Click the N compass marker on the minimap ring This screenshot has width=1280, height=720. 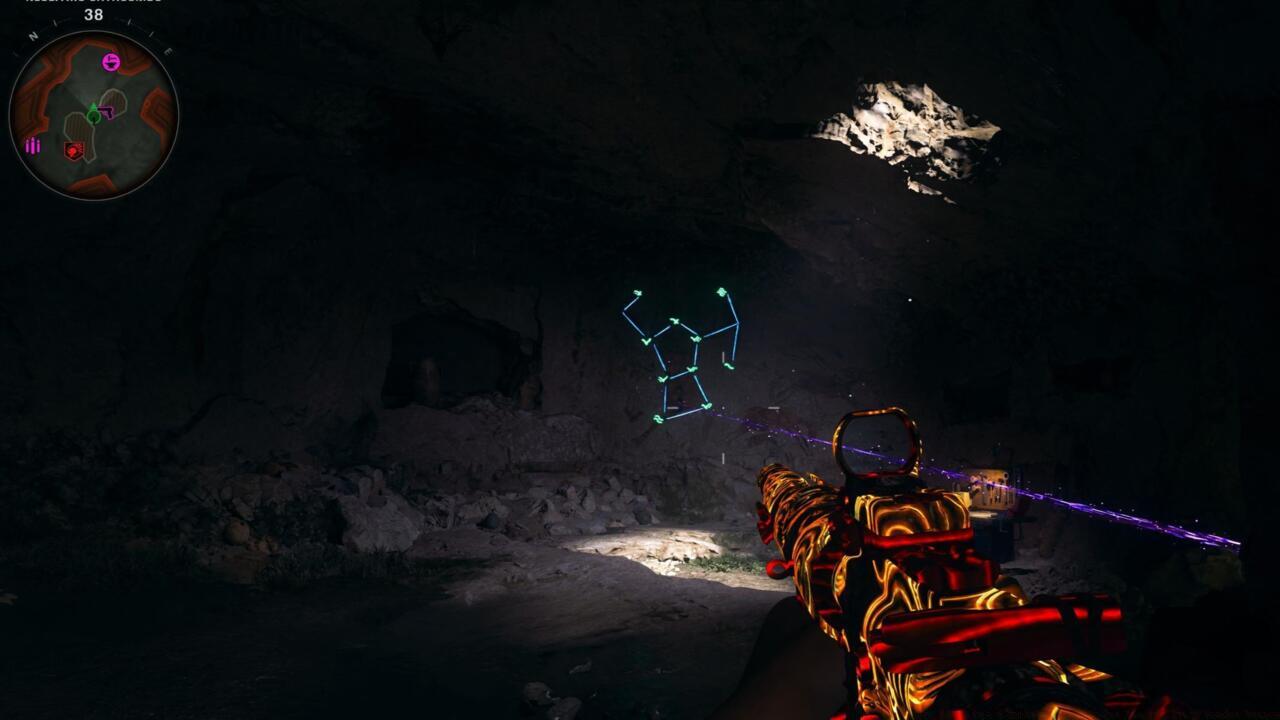33,35
